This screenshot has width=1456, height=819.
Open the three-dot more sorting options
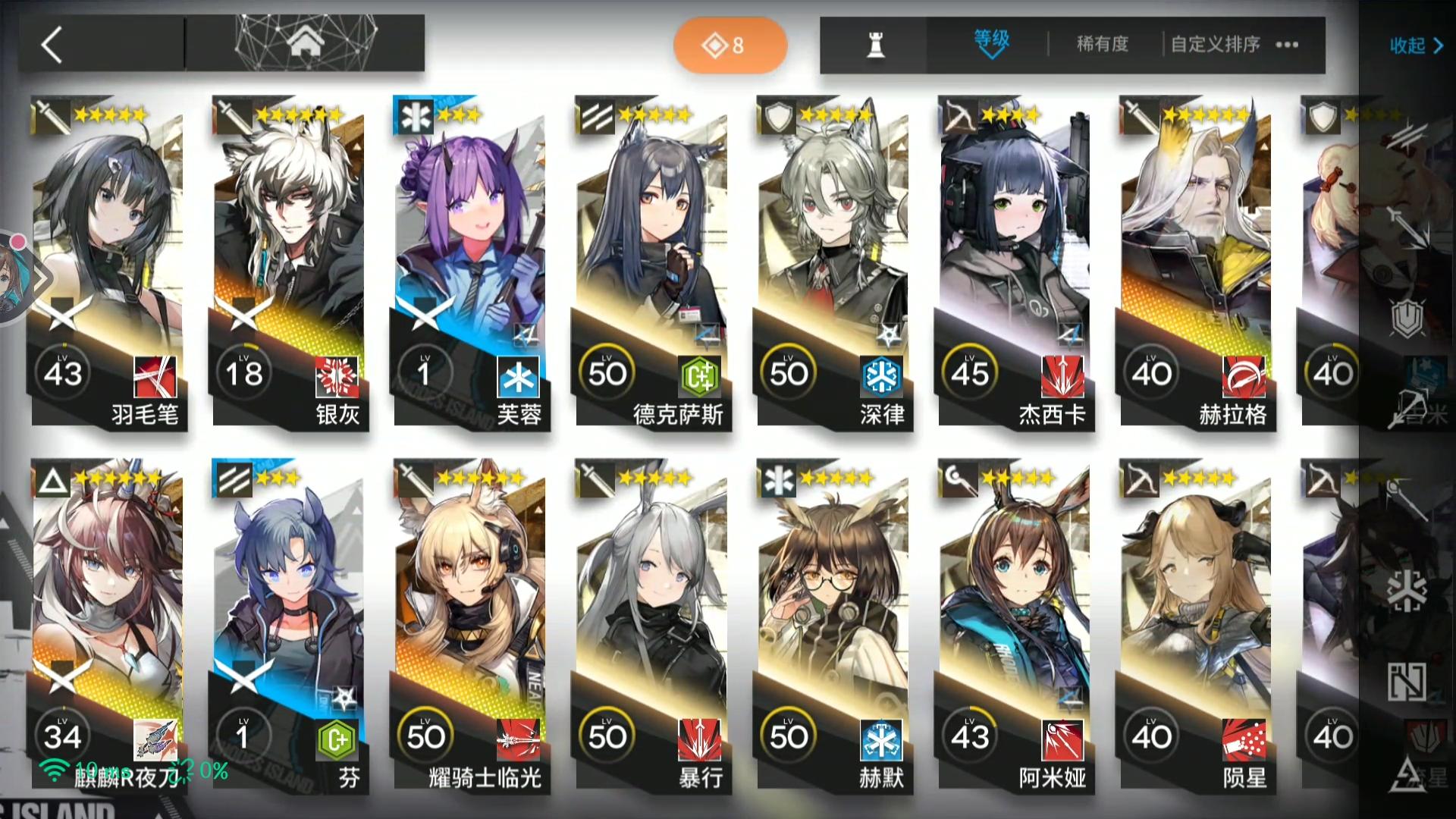point(1287,45)
